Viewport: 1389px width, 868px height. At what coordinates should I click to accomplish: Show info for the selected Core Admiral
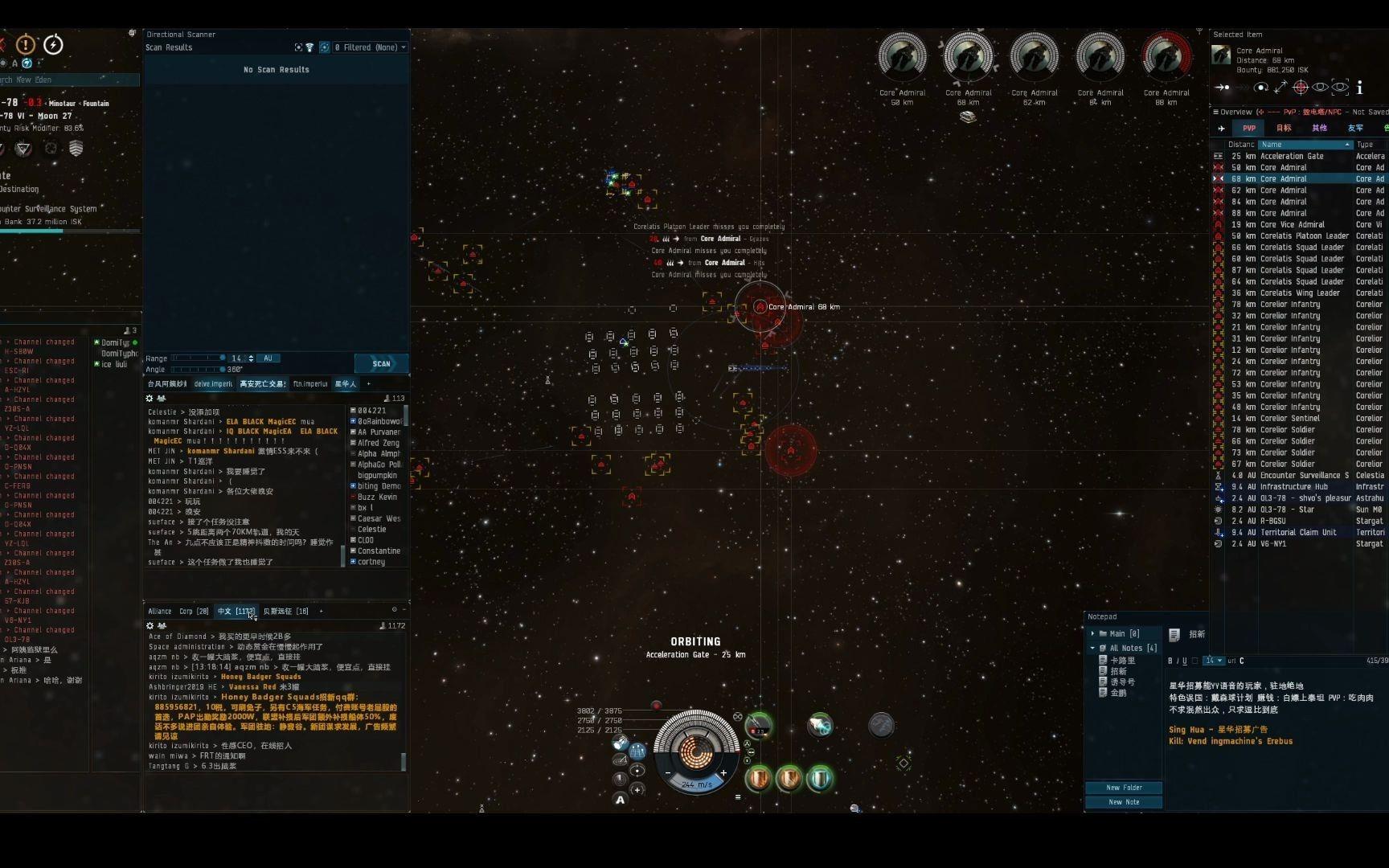1359,87
